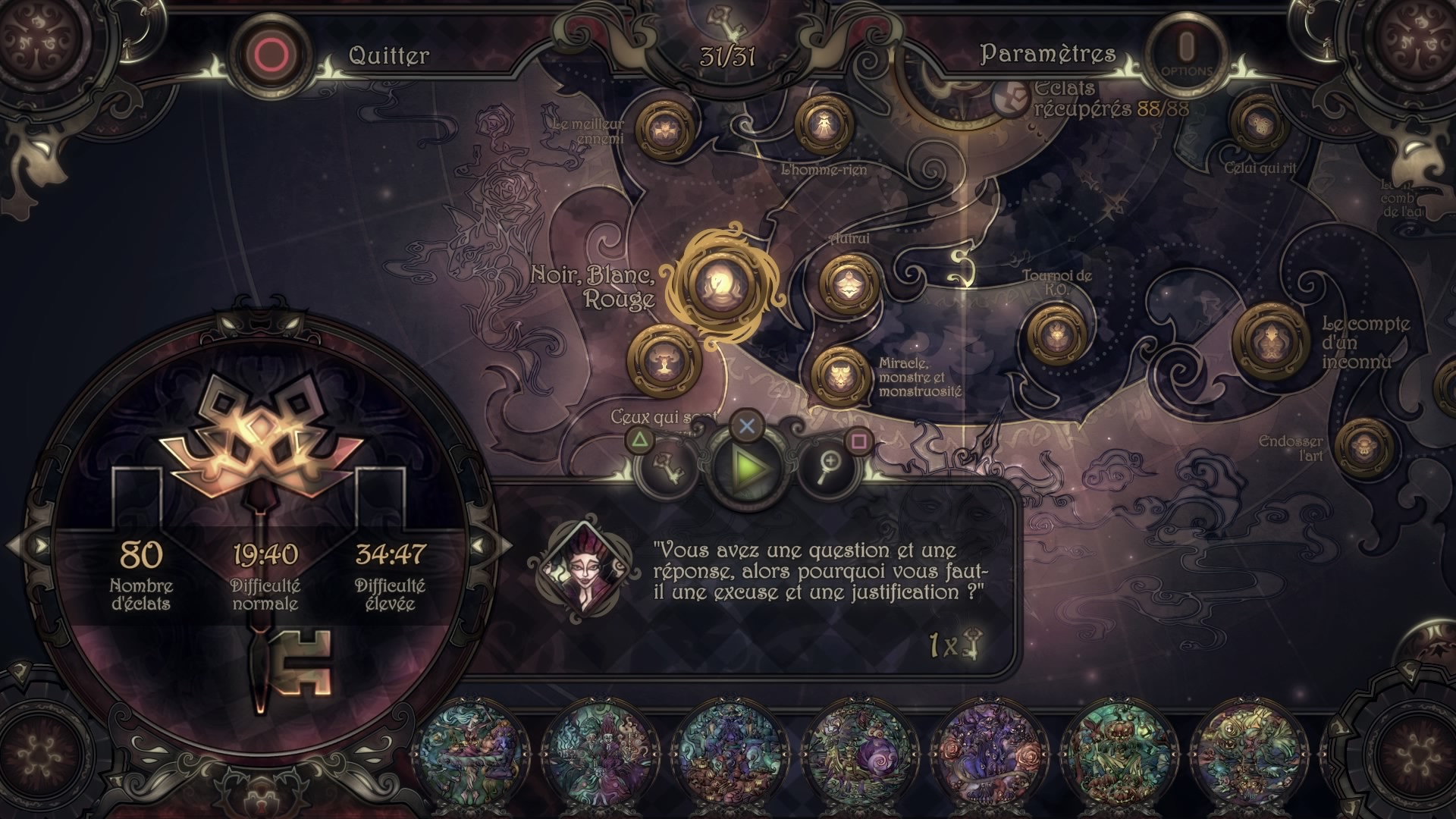Image resolution: width=1456 pixels, height=819 pixels.
Task: Open the Autrui level node
Action: 849,283
